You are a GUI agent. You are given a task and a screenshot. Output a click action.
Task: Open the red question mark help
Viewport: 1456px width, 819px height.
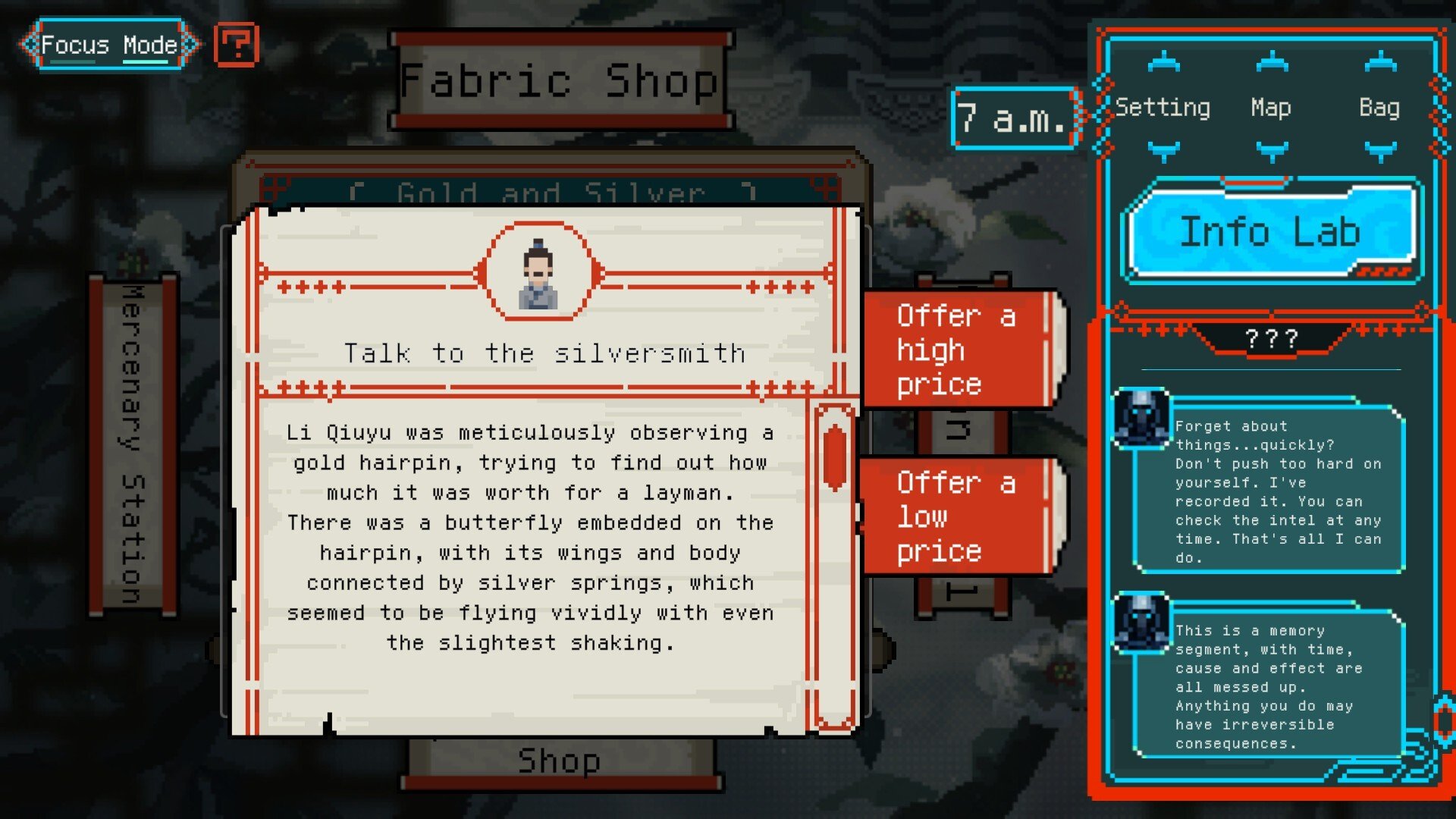[237, 45]
